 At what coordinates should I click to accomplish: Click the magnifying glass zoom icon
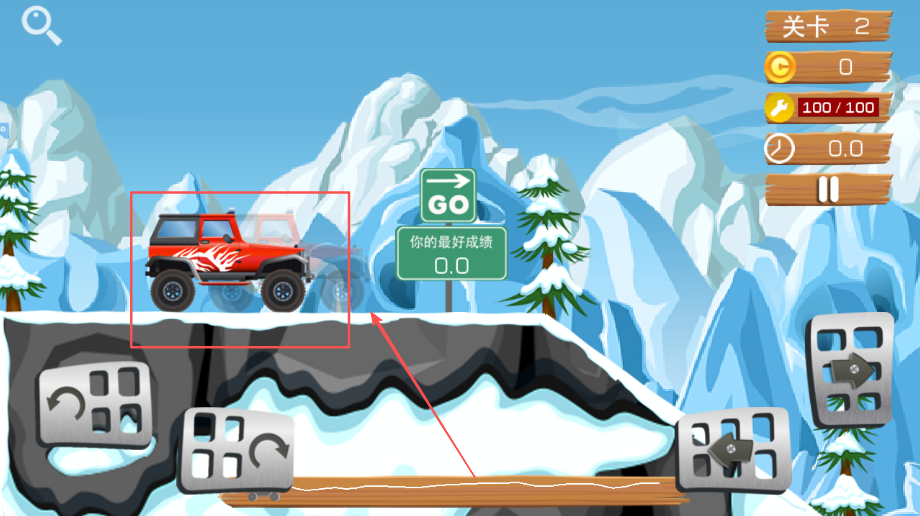(x=41, y=25)
